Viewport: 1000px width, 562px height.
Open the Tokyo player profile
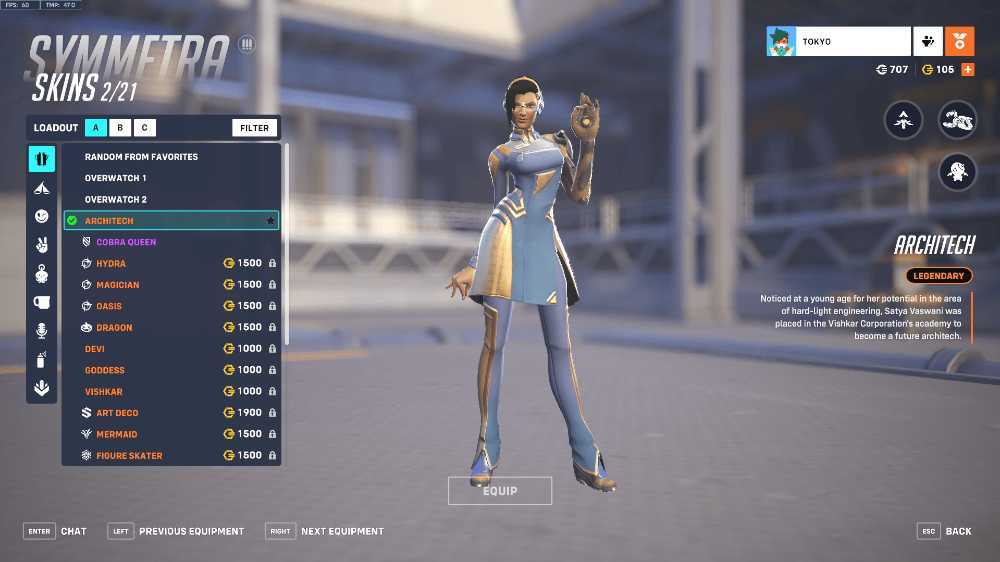[838, 42]
